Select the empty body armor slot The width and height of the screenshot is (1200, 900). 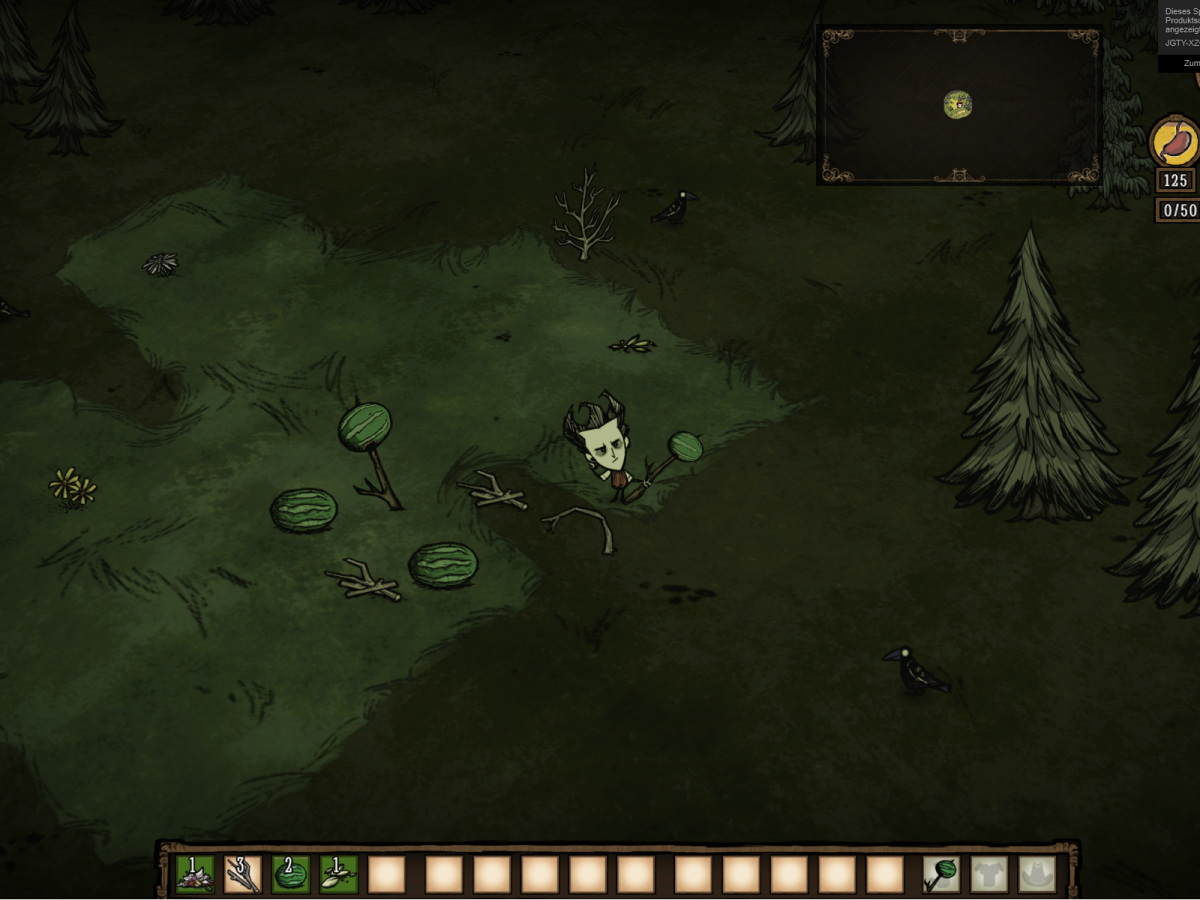click(x=988, y=874)
